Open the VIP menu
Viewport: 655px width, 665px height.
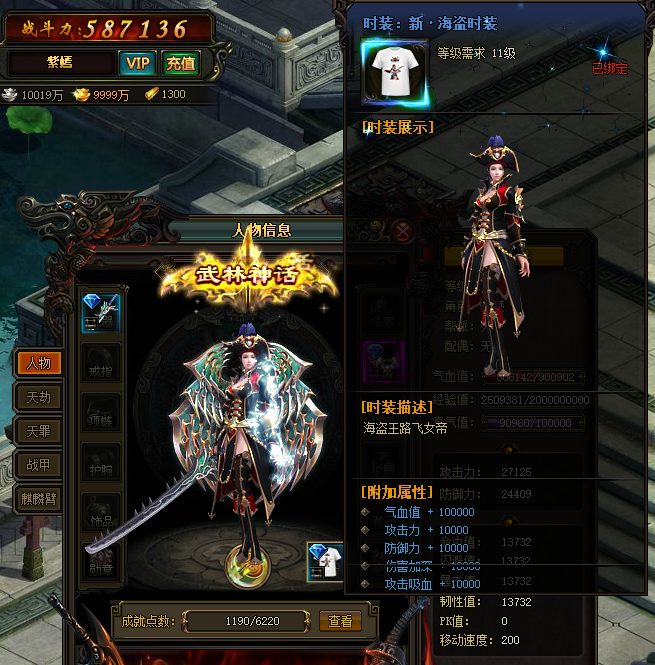coord(137,64)
